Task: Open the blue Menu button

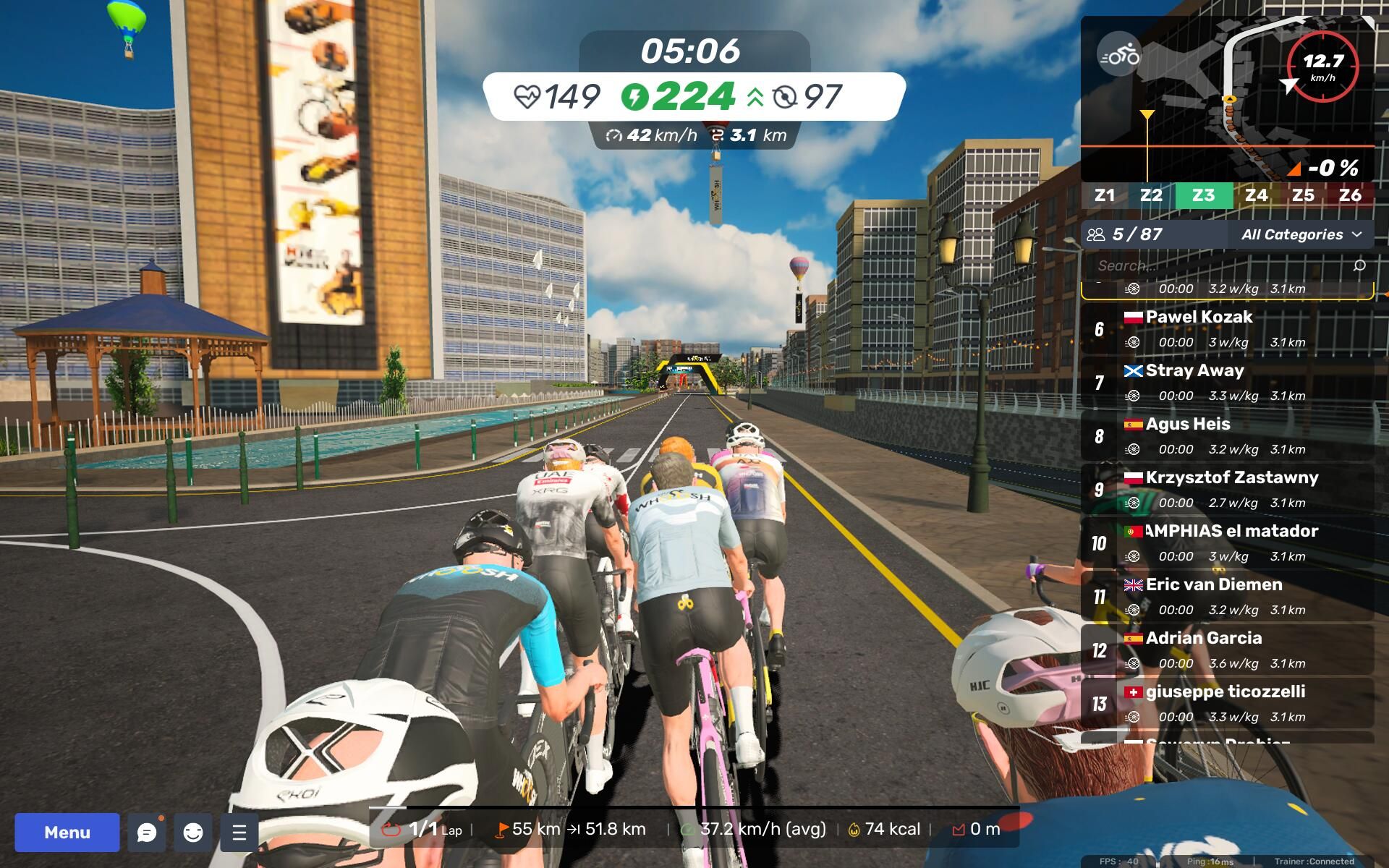Action: tap(67, 832)
